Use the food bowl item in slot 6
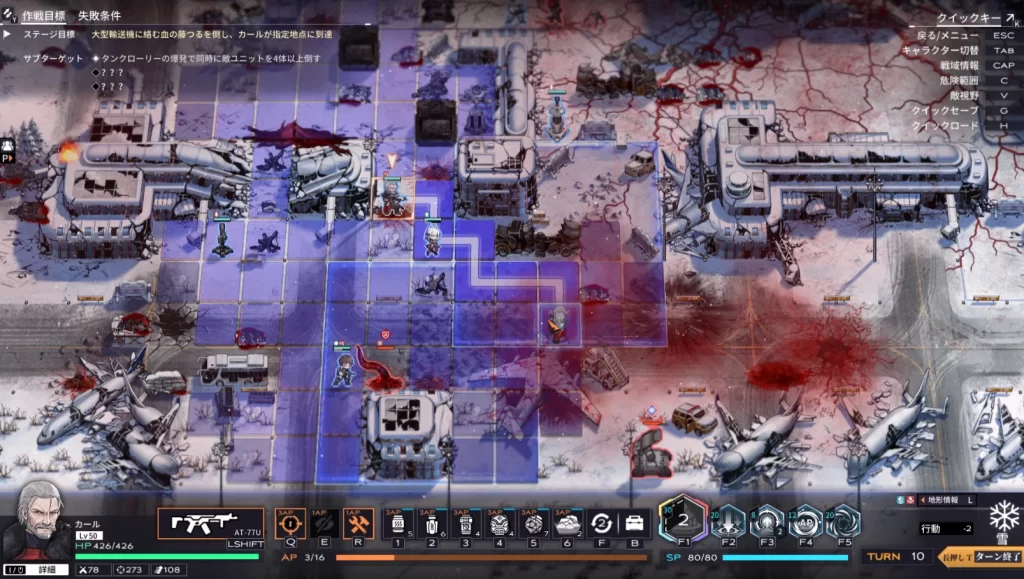This screenshot has width=1024, height=579. tap(566, 523)
